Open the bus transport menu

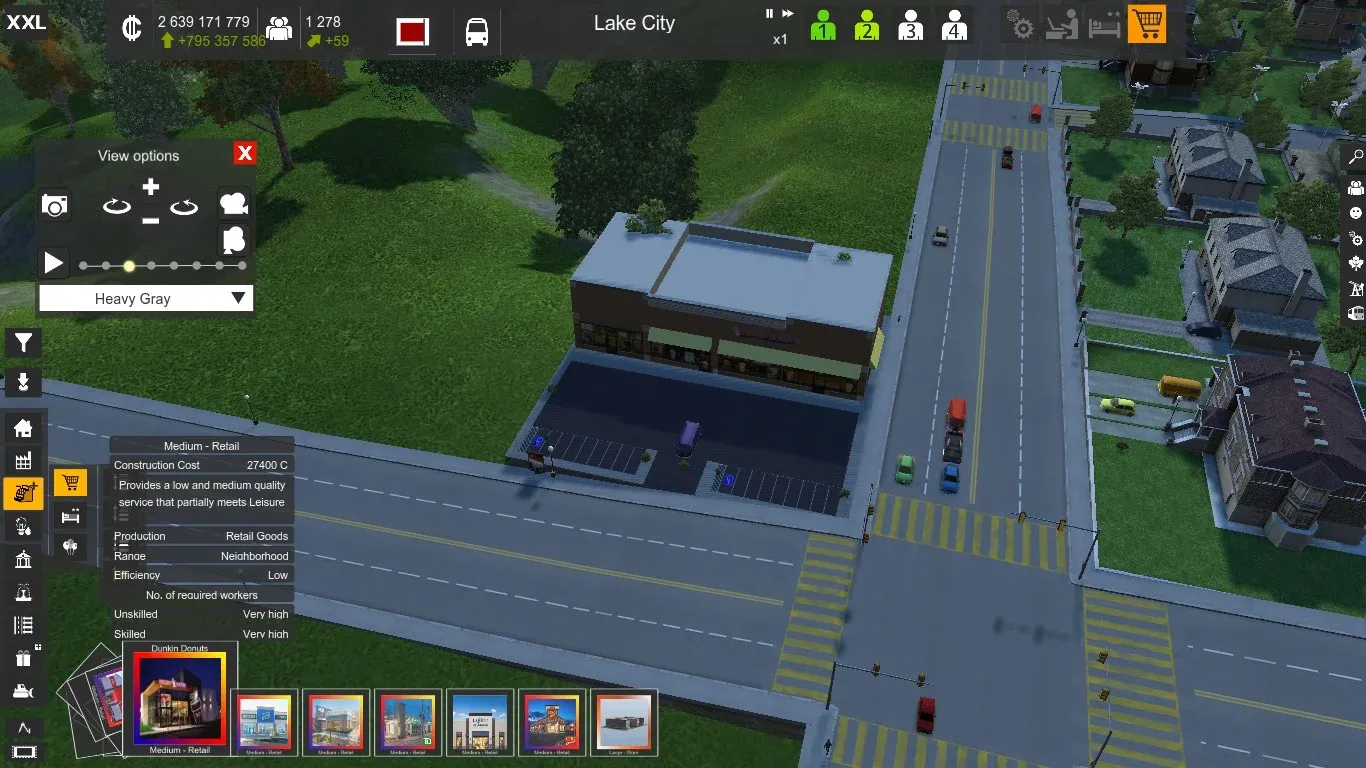point(477,32)
